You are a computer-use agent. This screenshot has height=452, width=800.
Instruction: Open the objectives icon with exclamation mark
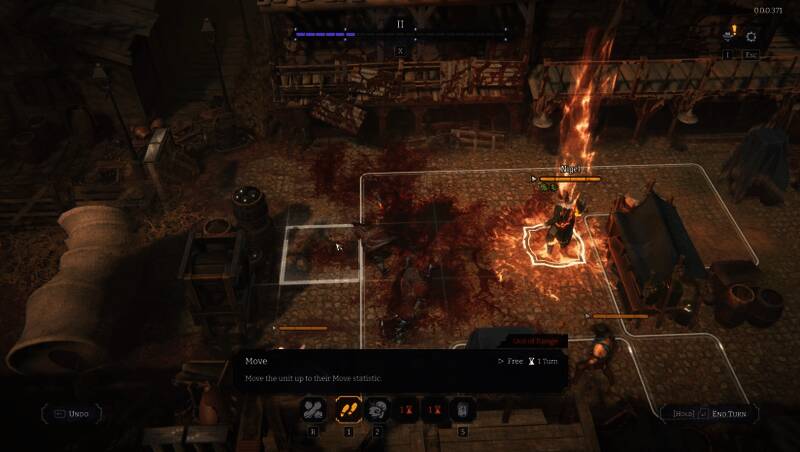(x=729, y=37)
